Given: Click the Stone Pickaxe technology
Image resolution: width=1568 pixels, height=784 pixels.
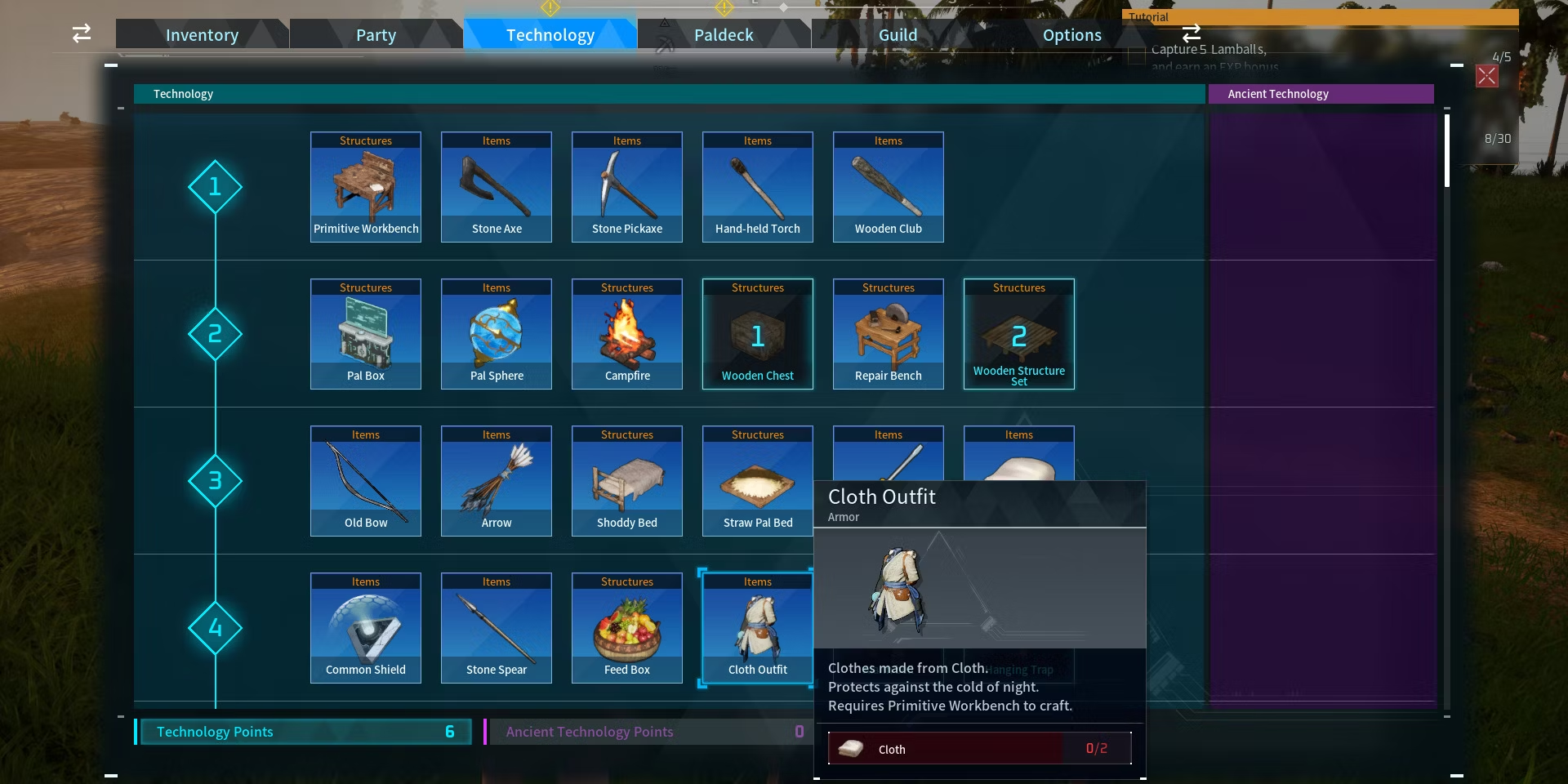Looking at the screenshot, I should [x=627, y=187].
